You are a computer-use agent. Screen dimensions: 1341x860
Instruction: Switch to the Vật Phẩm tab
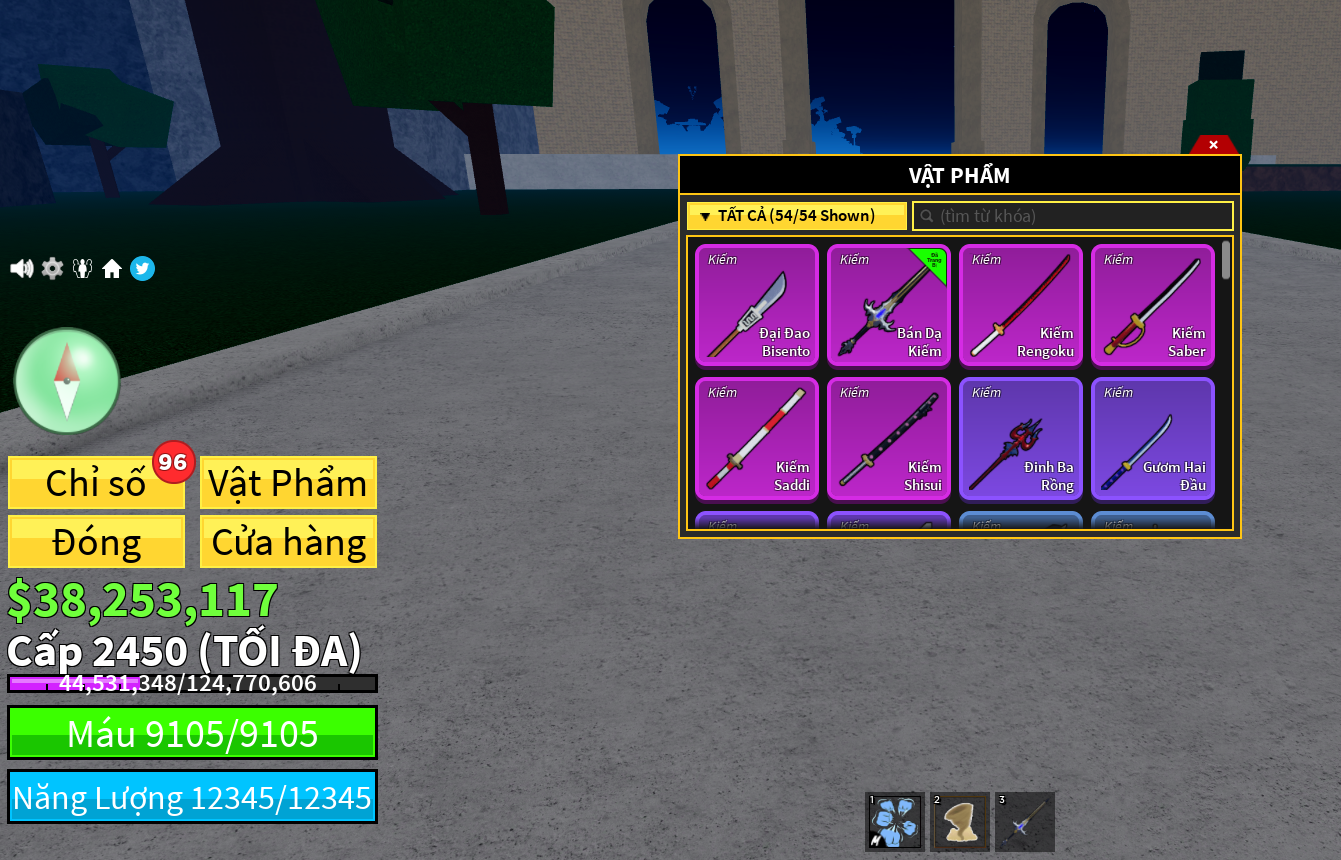[x=288, y=483]
